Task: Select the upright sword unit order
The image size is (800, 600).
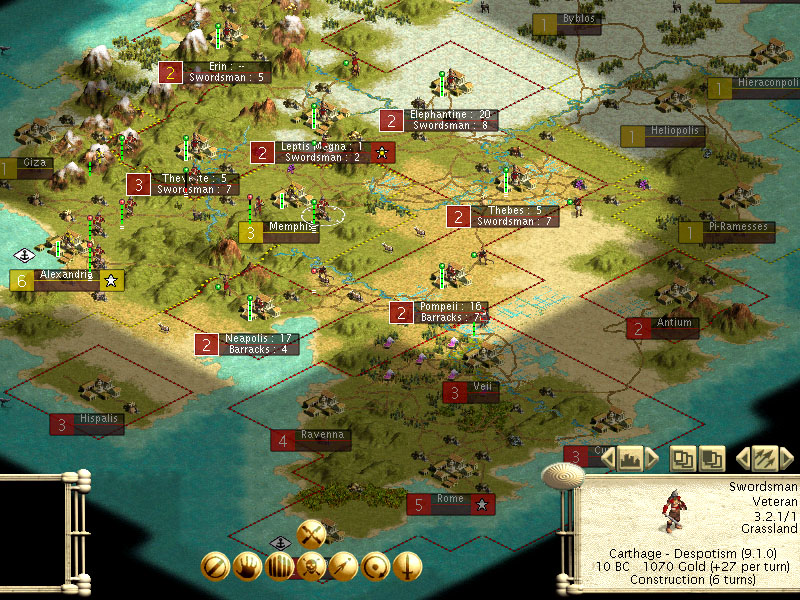Action: tap(407, 567)
